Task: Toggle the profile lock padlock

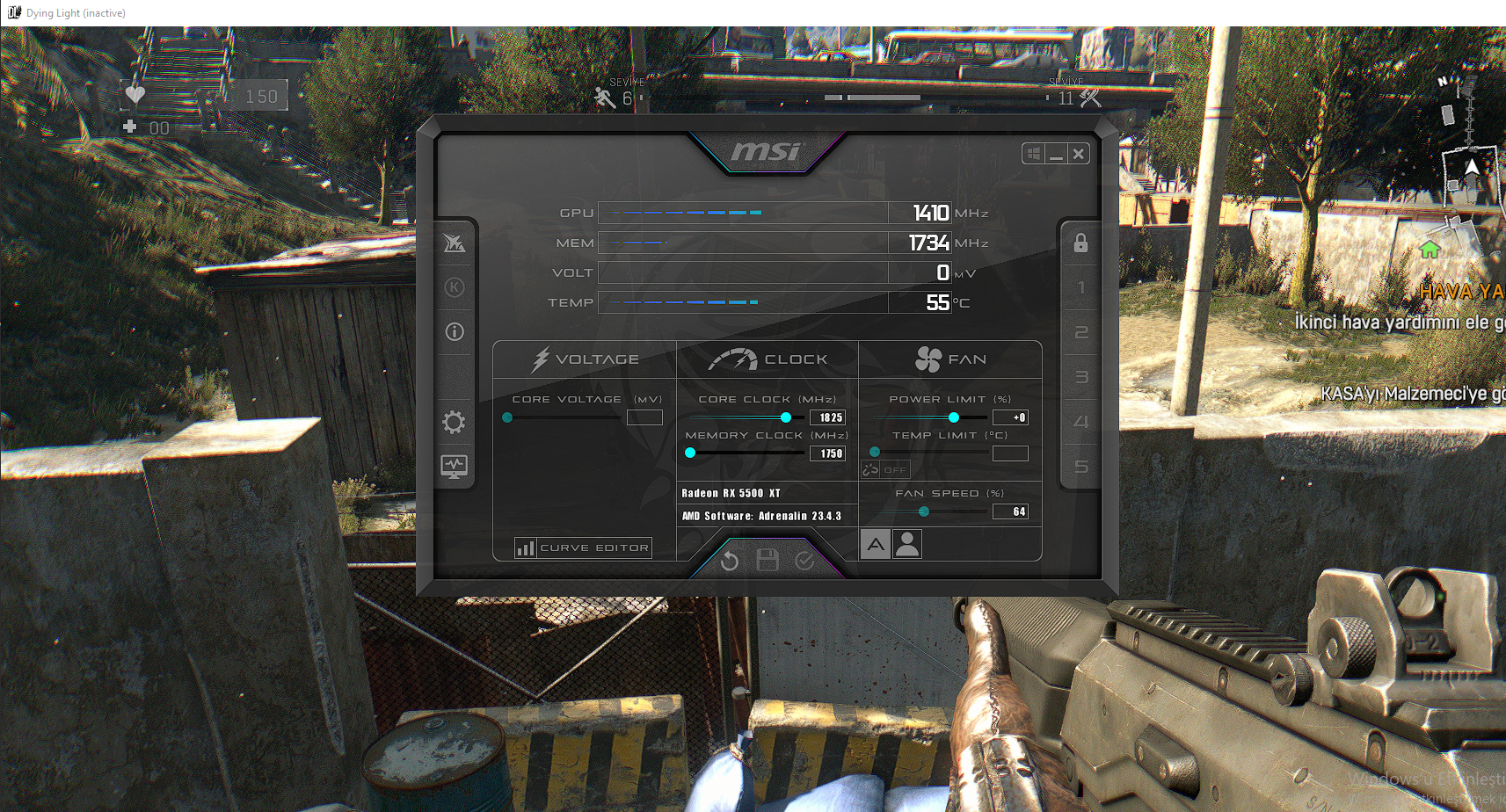Action: (1080, 243)
